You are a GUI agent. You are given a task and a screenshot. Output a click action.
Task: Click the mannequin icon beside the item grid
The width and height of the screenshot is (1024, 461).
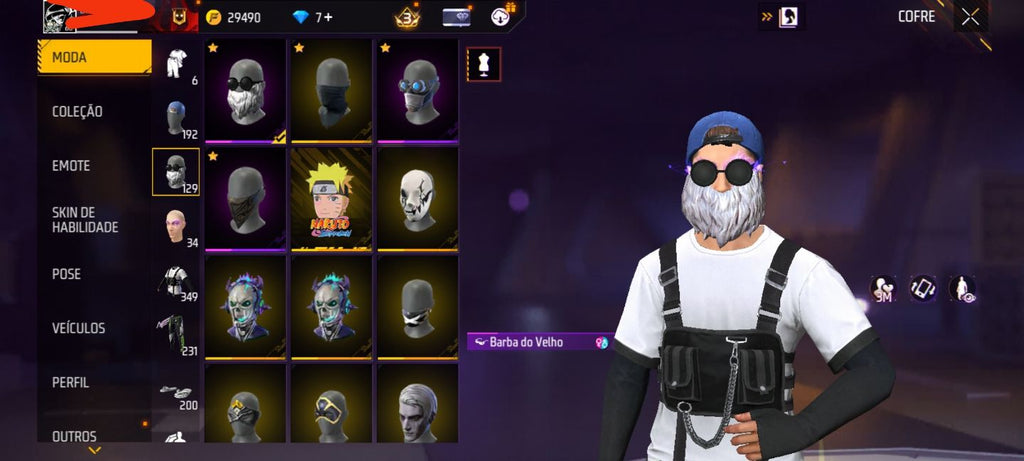click(x=484, y=64)
